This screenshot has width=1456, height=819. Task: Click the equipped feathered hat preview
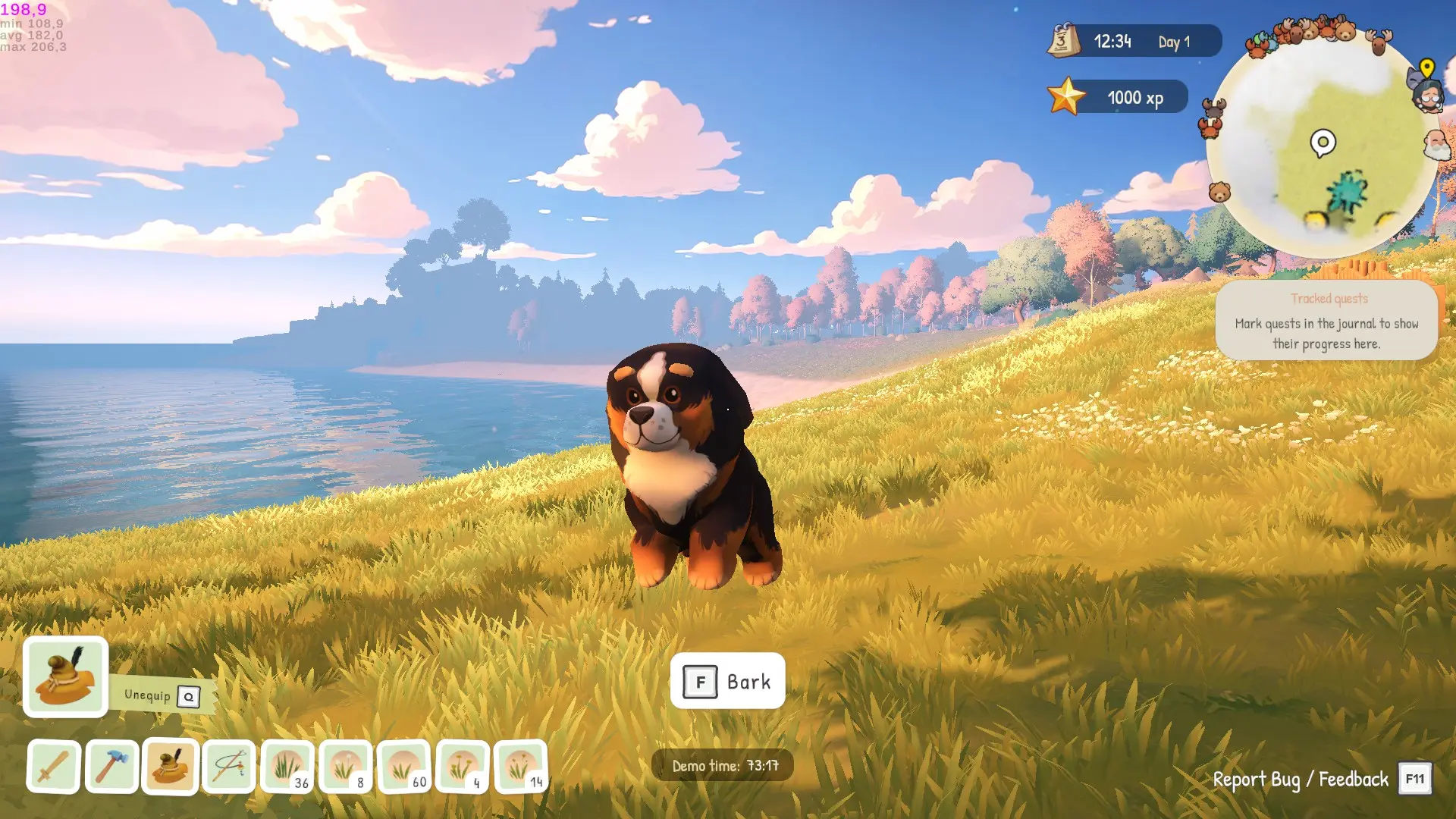(66, 676)
